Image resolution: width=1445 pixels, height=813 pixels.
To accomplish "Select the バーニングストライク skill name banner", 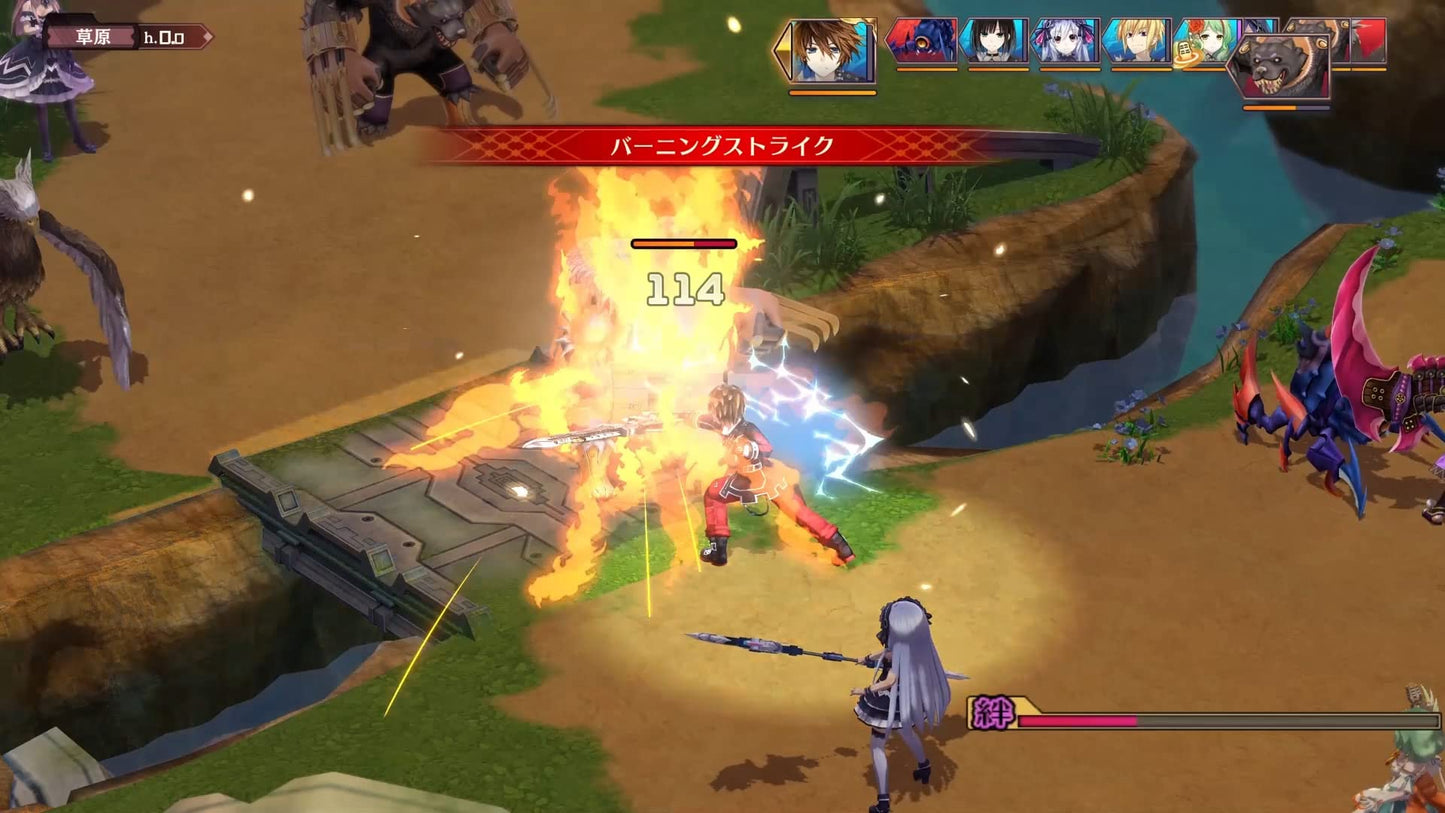I will coord(722,146).
